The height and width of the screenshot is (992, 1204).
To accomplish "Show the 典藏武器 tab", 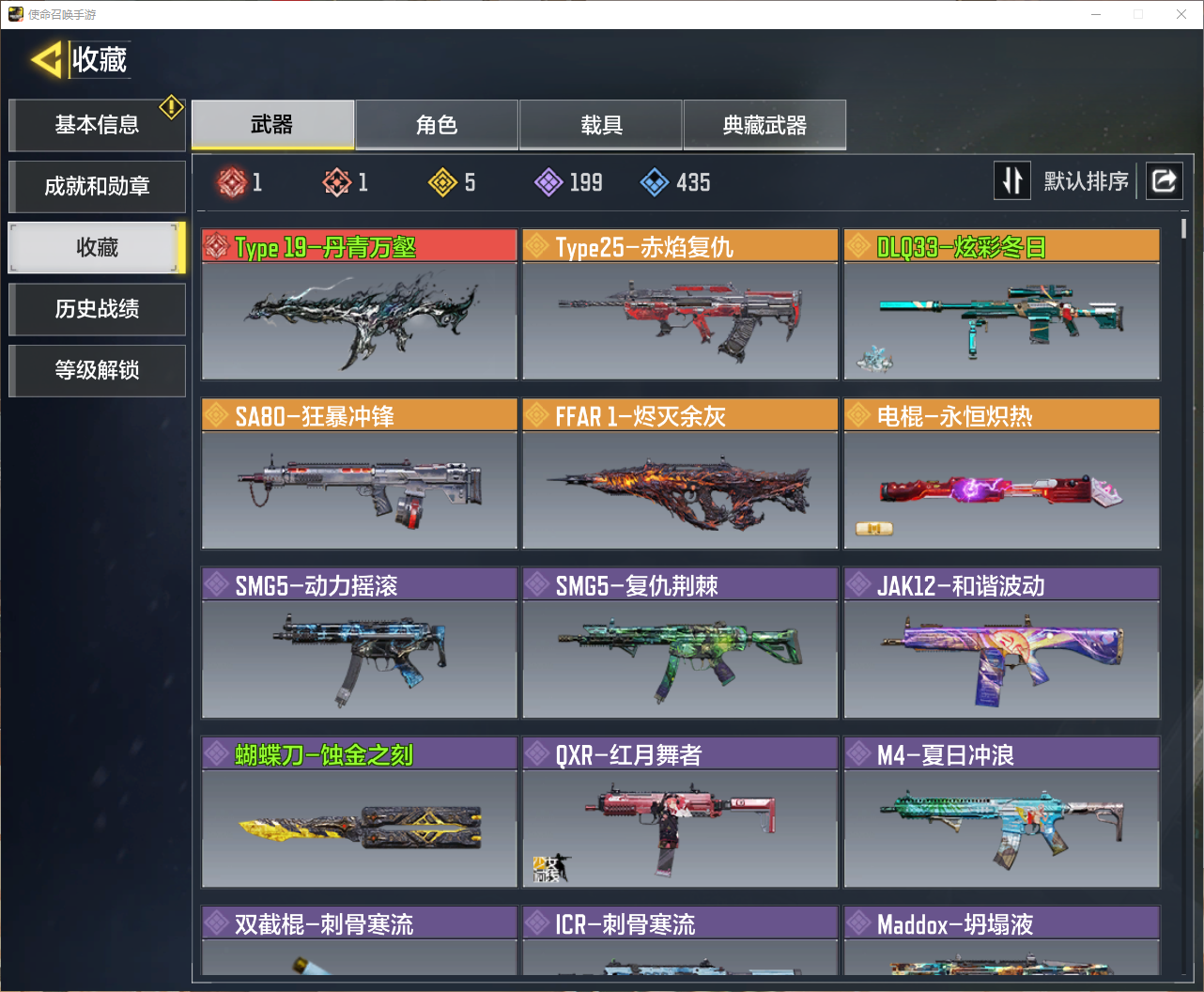I will [764, 125].
